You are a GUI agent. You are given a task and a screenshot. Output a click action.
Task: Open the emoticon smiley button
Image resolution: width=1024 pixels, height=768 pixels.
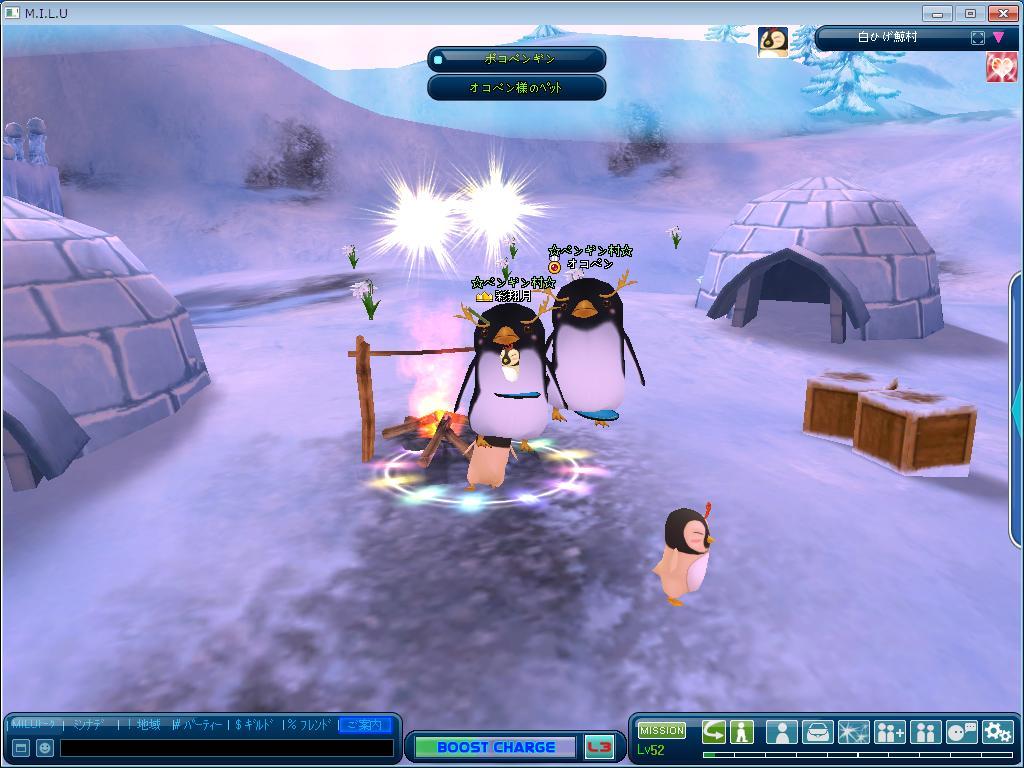(45, 748)
